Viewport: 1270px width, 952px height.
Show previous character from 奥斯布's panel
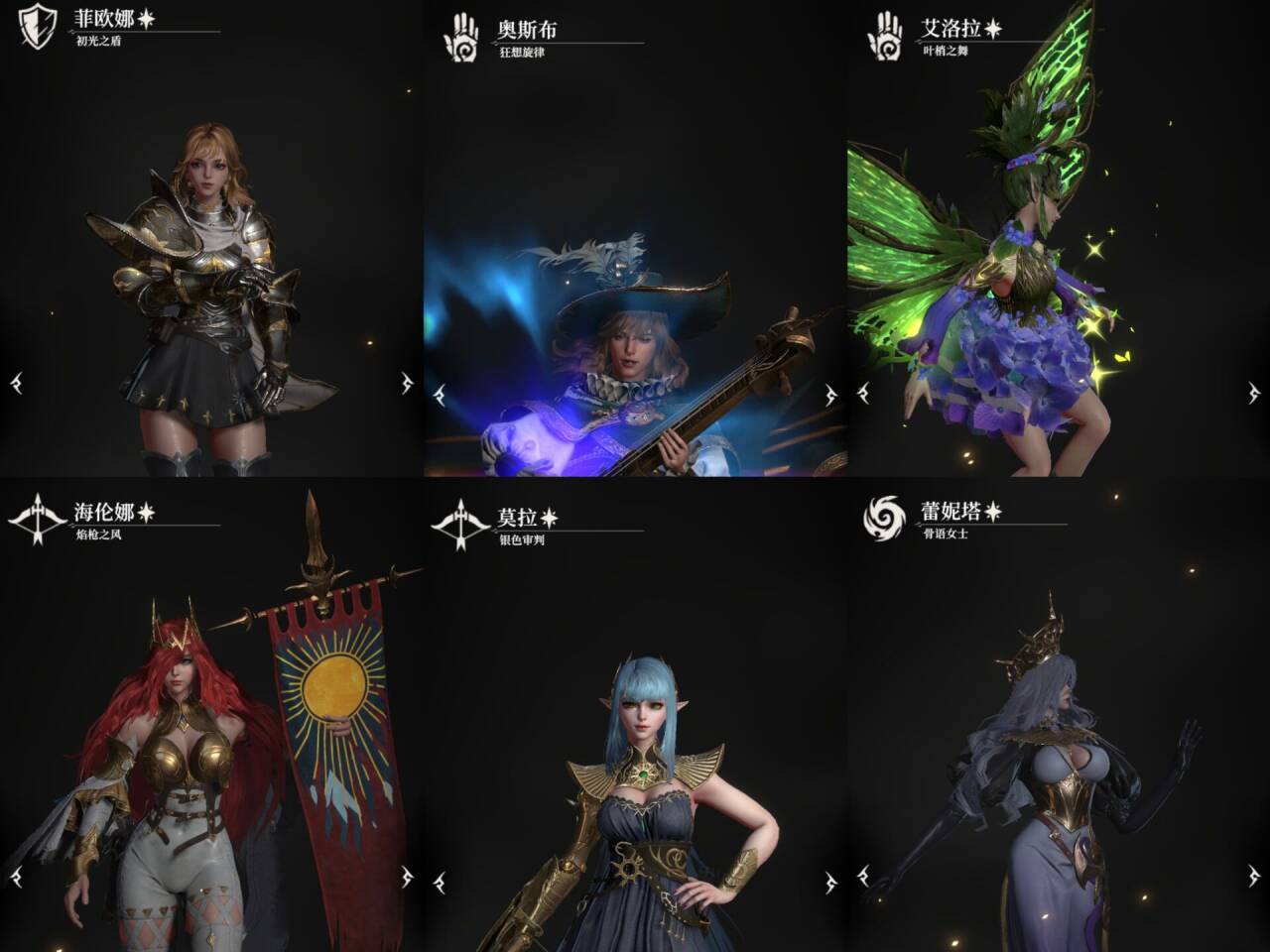pos(440,394)
